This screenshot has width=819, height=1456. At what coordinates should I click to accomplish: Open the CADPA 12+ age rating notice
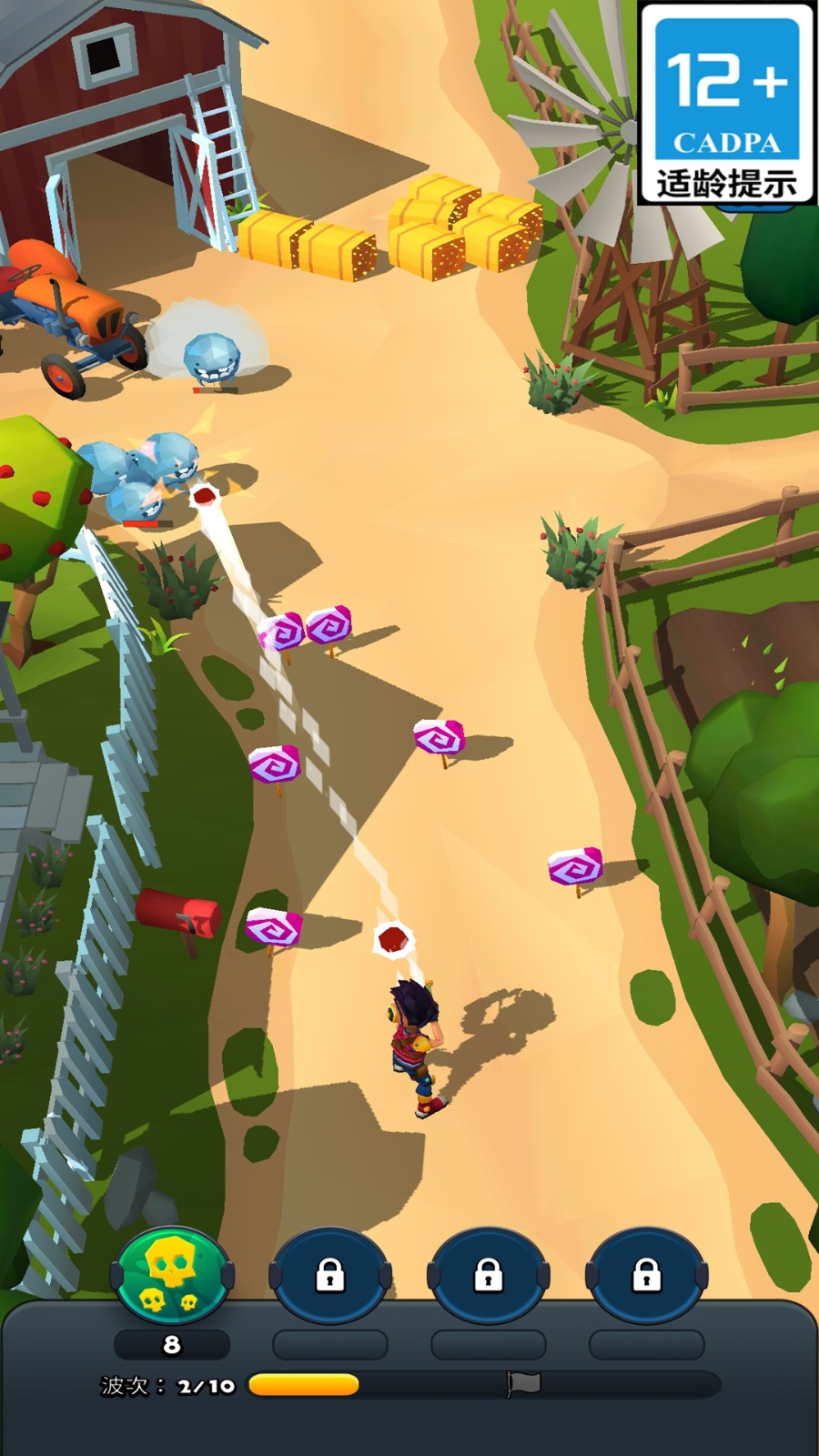click(726, 104)
